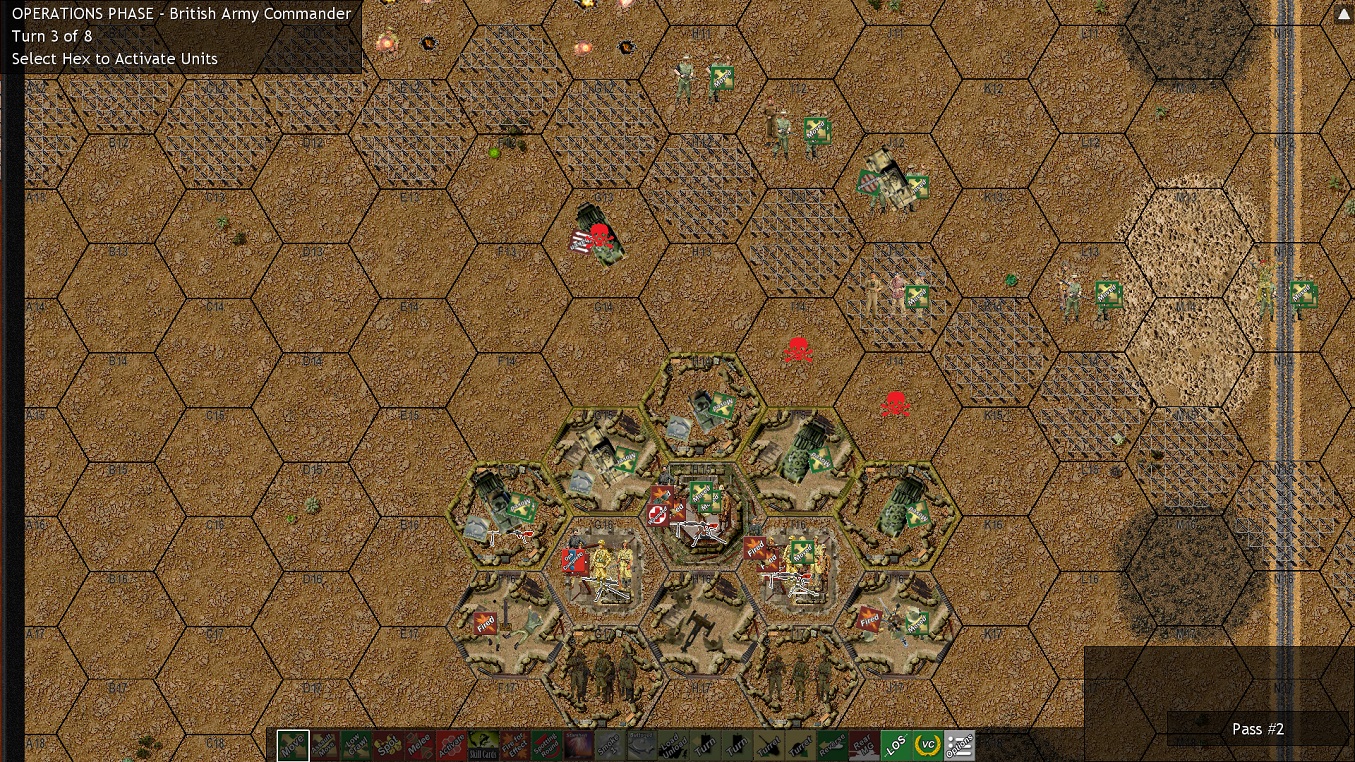Toggle the VC victory locations display
Image resolution: width=1355 pixels, height=762 pixels.
tap(927, 744)
